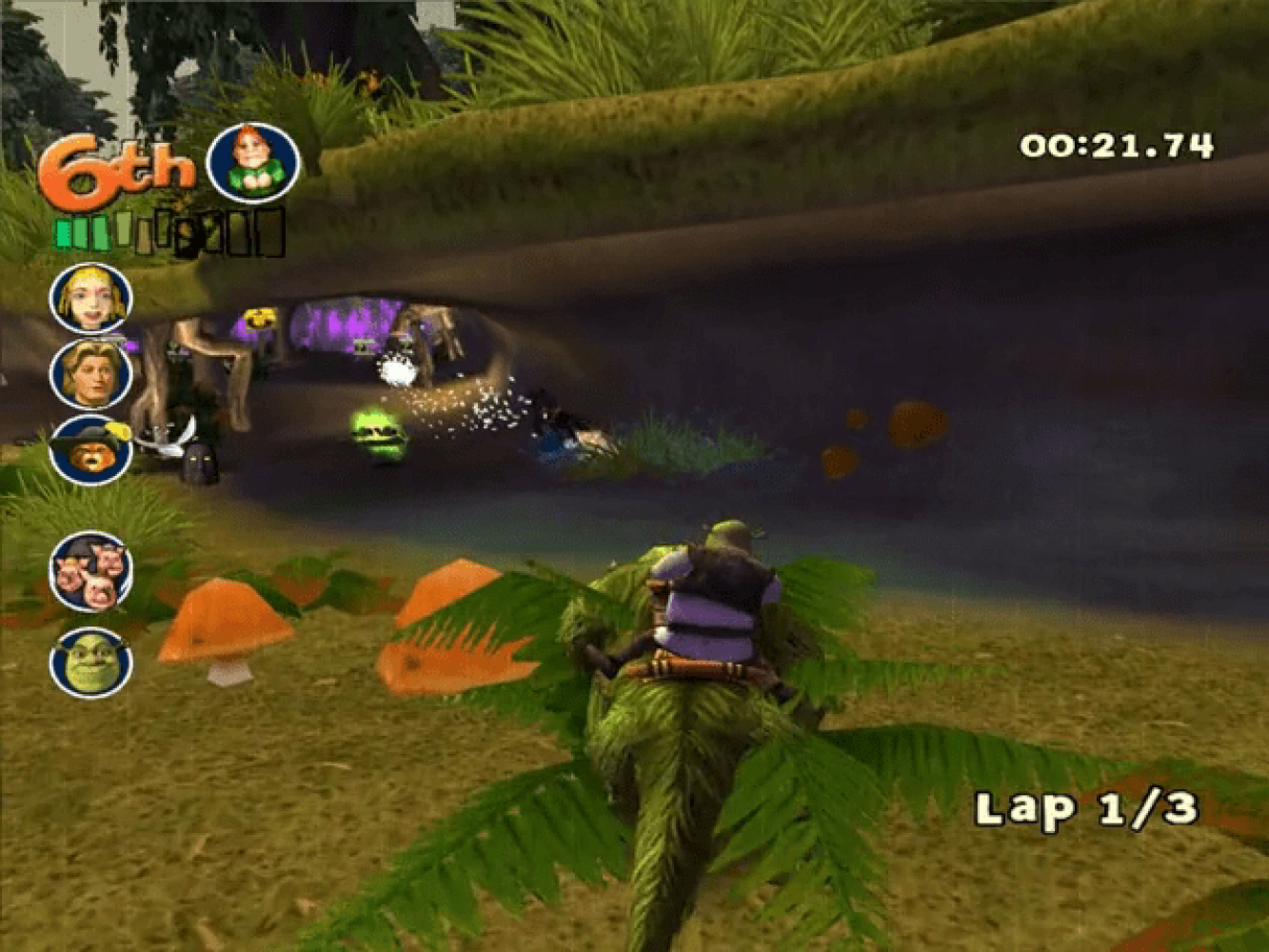Select the red-haired racer portrait beside 6th

tap(253, 163)
